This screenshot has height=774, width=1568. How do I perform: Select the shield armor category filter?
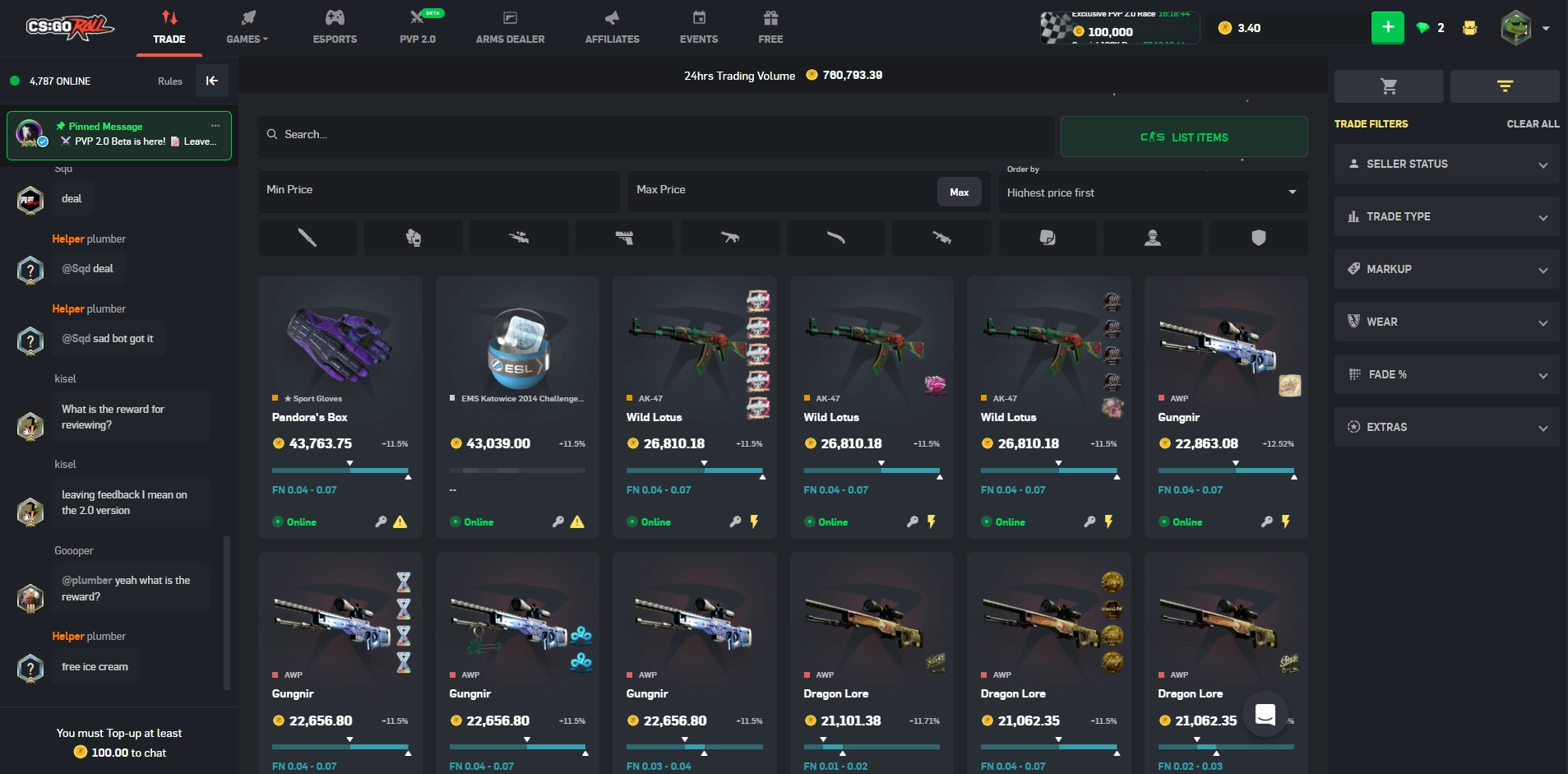tap(1257, 238)
